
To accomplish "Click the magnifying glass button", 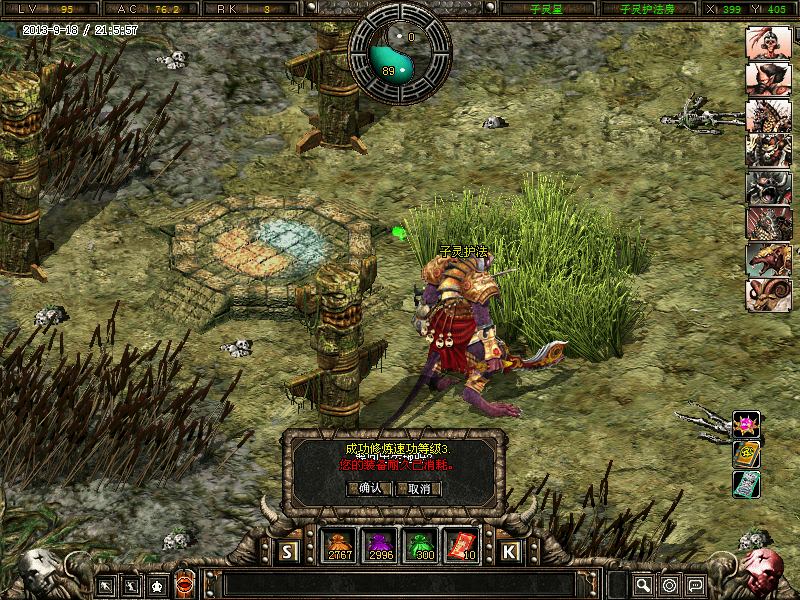I will (643, 584).
